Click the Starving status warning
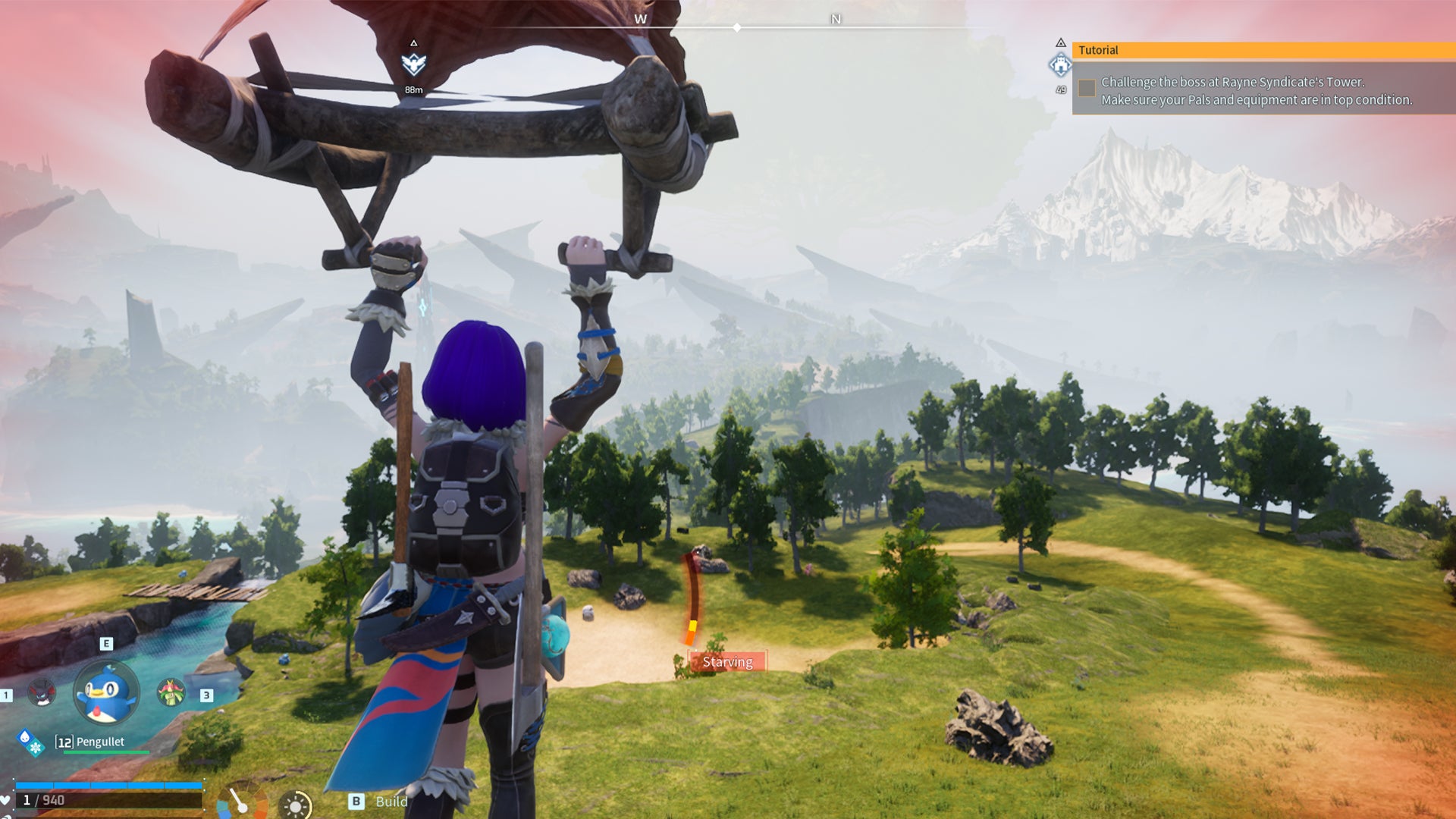Screen dimensions: 1456x819 727,662
